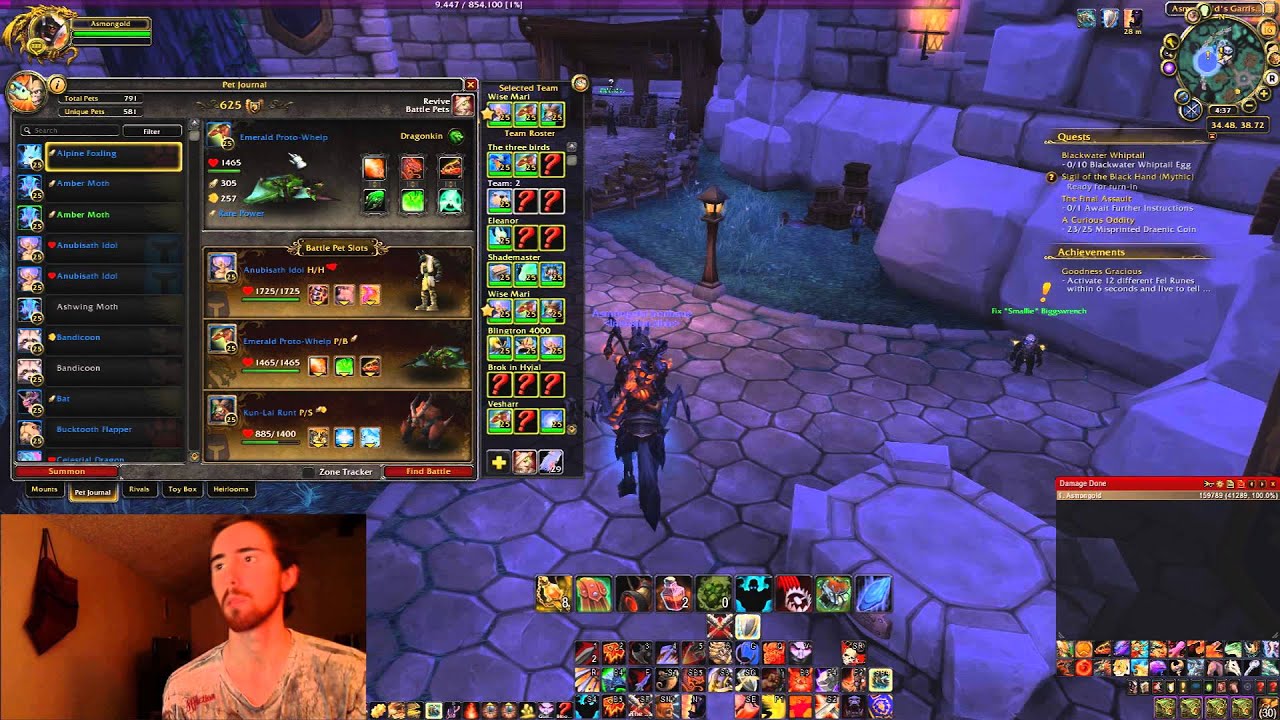1280x720 pixels.
Task: Close the Pet Journal window
Action: tap(470, 85)
